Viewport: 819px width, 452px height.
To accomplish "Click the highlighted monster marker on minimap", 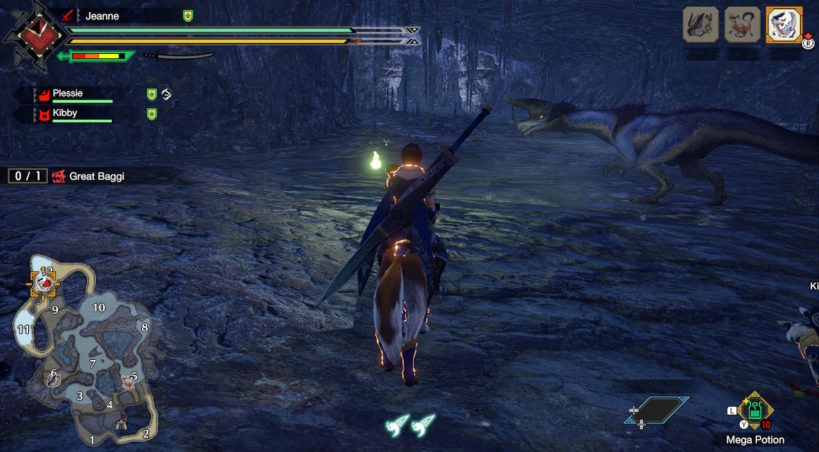I will (44, 282).
